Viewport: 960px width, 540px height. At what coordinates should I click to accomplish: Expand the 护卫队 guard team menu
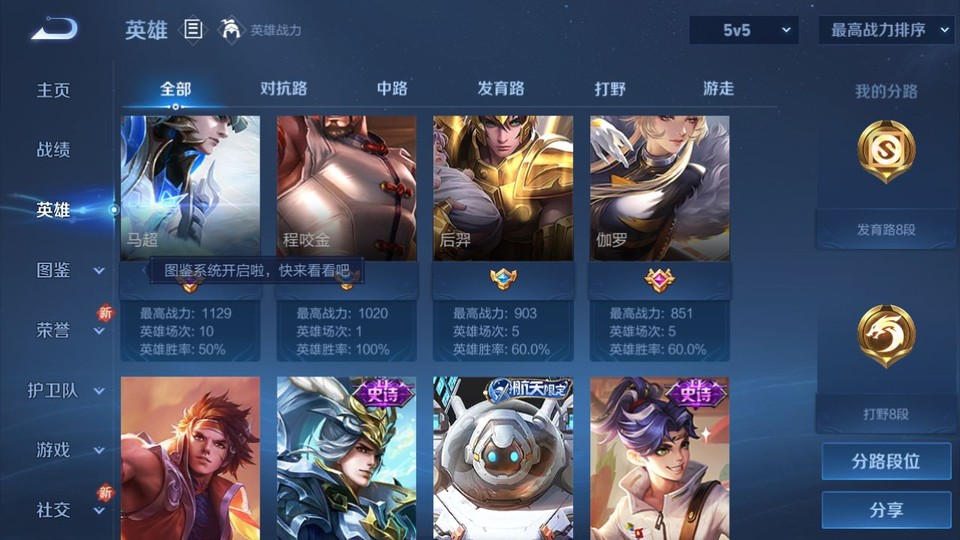(x=68, y=390)
